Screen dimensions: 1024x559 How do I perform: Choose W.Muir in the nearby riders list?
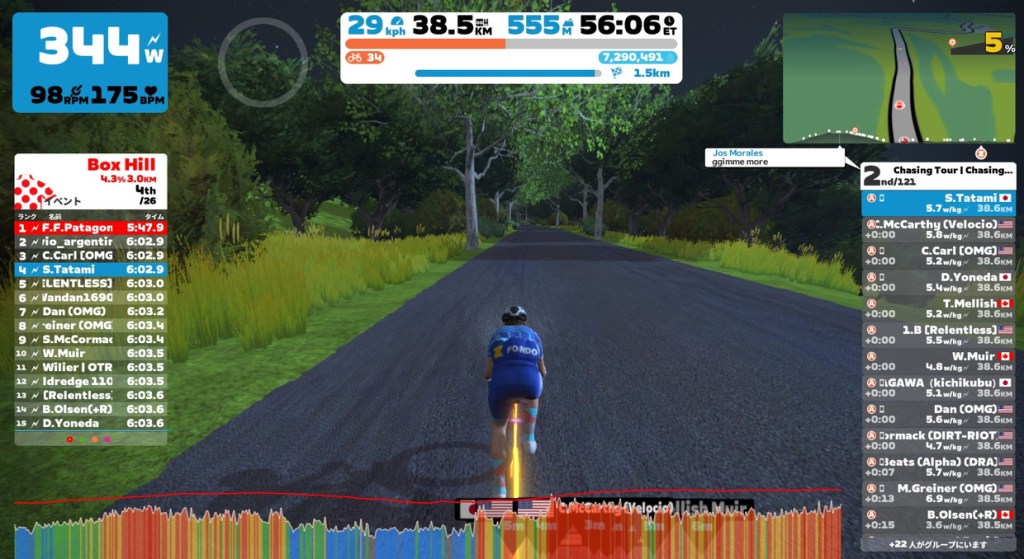[938, 360]
